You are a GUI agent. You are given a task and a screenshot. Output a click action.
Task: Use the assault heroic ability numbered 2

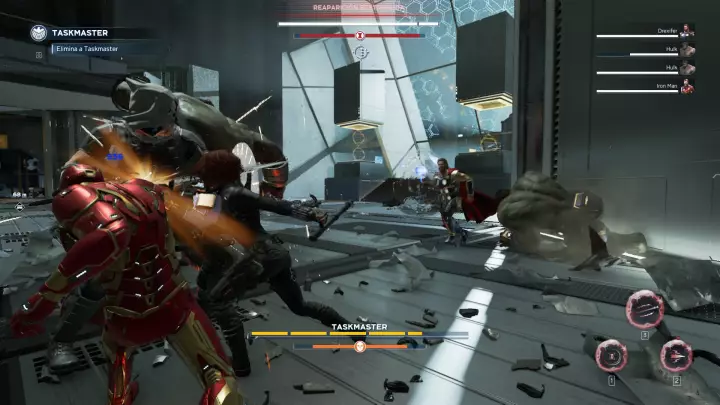(676, 355)
